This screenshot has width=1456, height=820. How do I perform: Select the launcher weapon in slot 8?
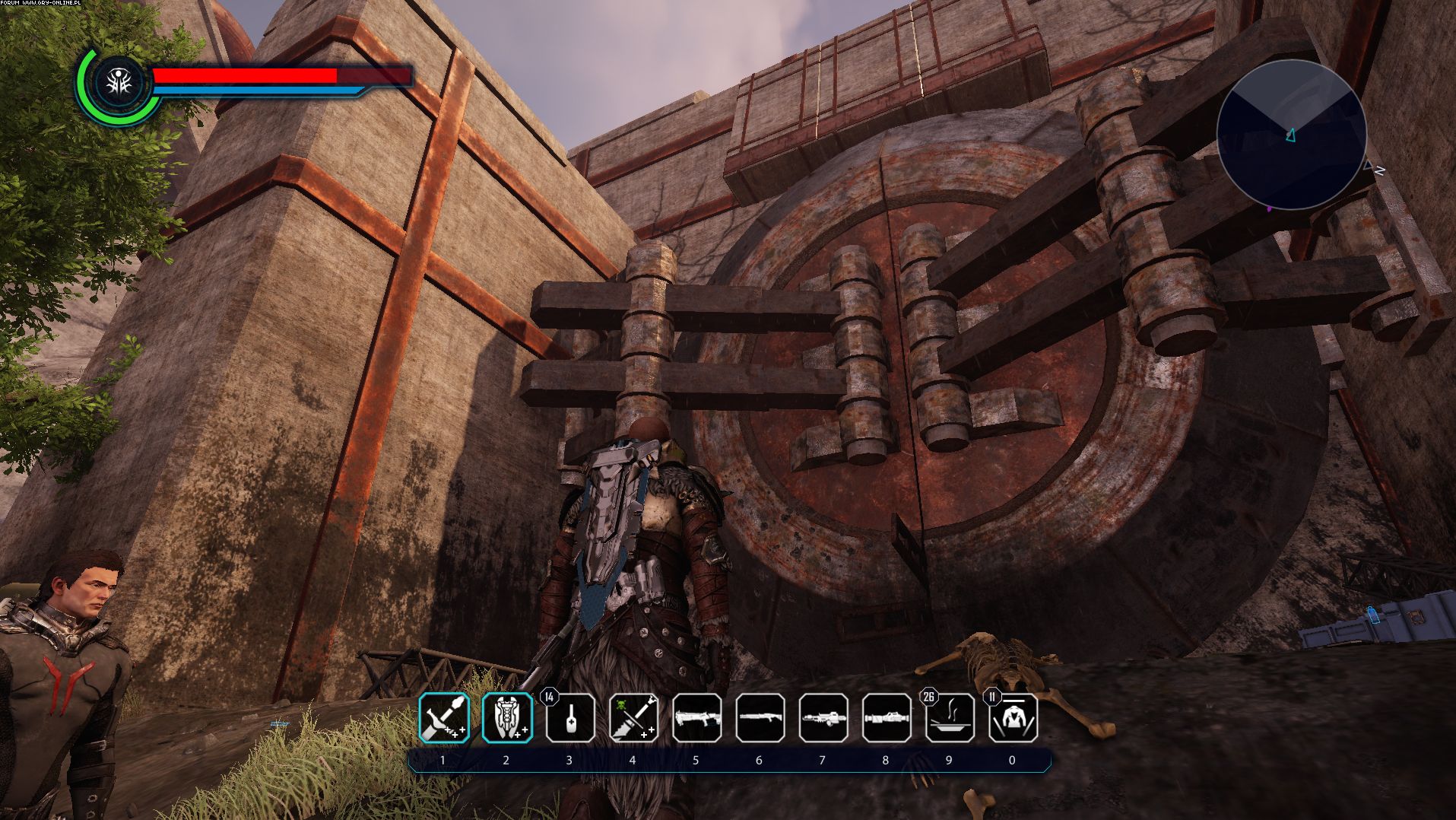point(886,718)
